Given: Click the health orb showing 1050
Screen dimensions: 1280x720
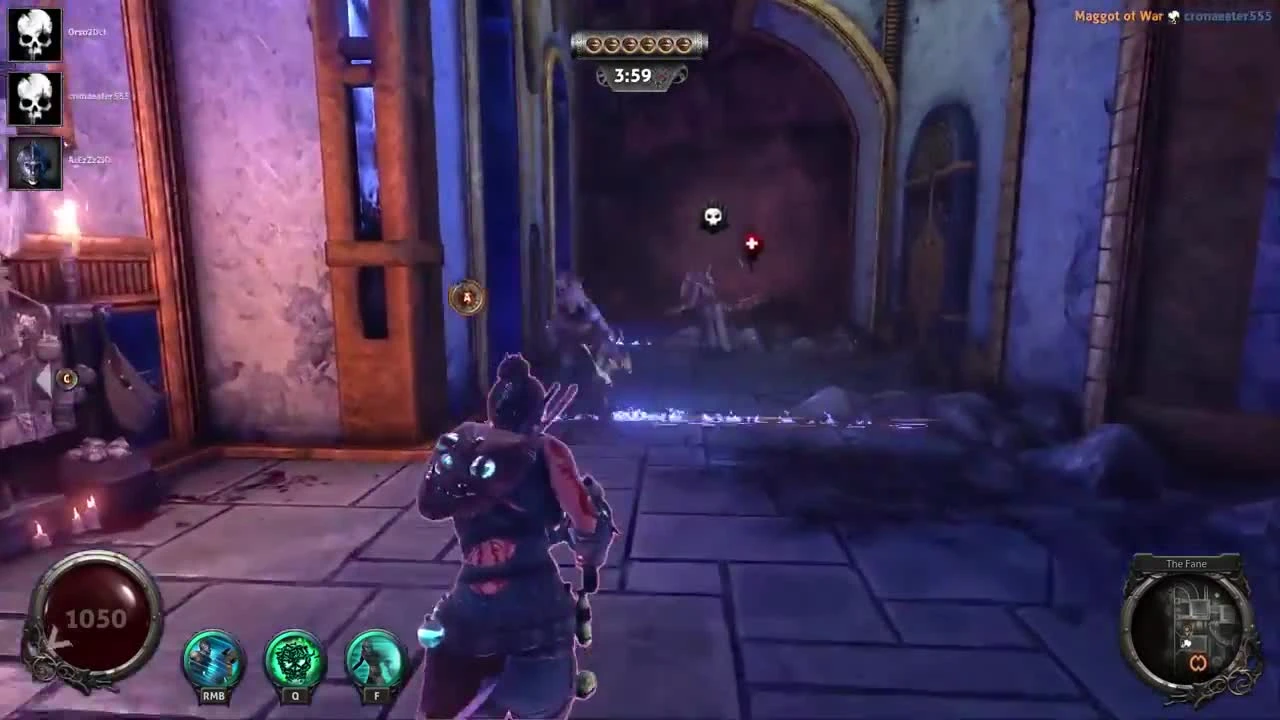Looking at the screenshot, I should pyautogui.click(x=94, y=619).
